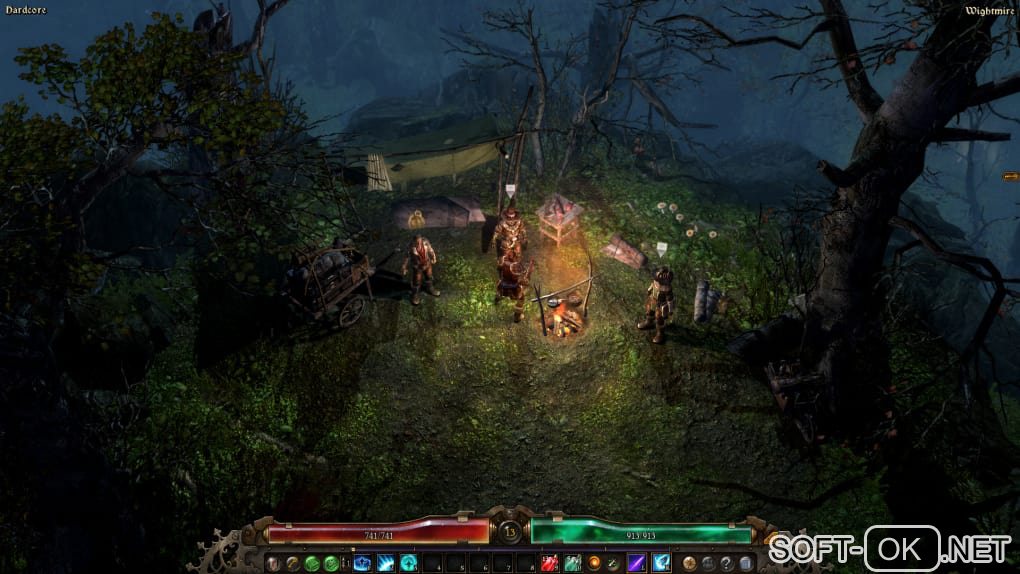
Task: Select the blue right-click skill
Action: [661, 564]
